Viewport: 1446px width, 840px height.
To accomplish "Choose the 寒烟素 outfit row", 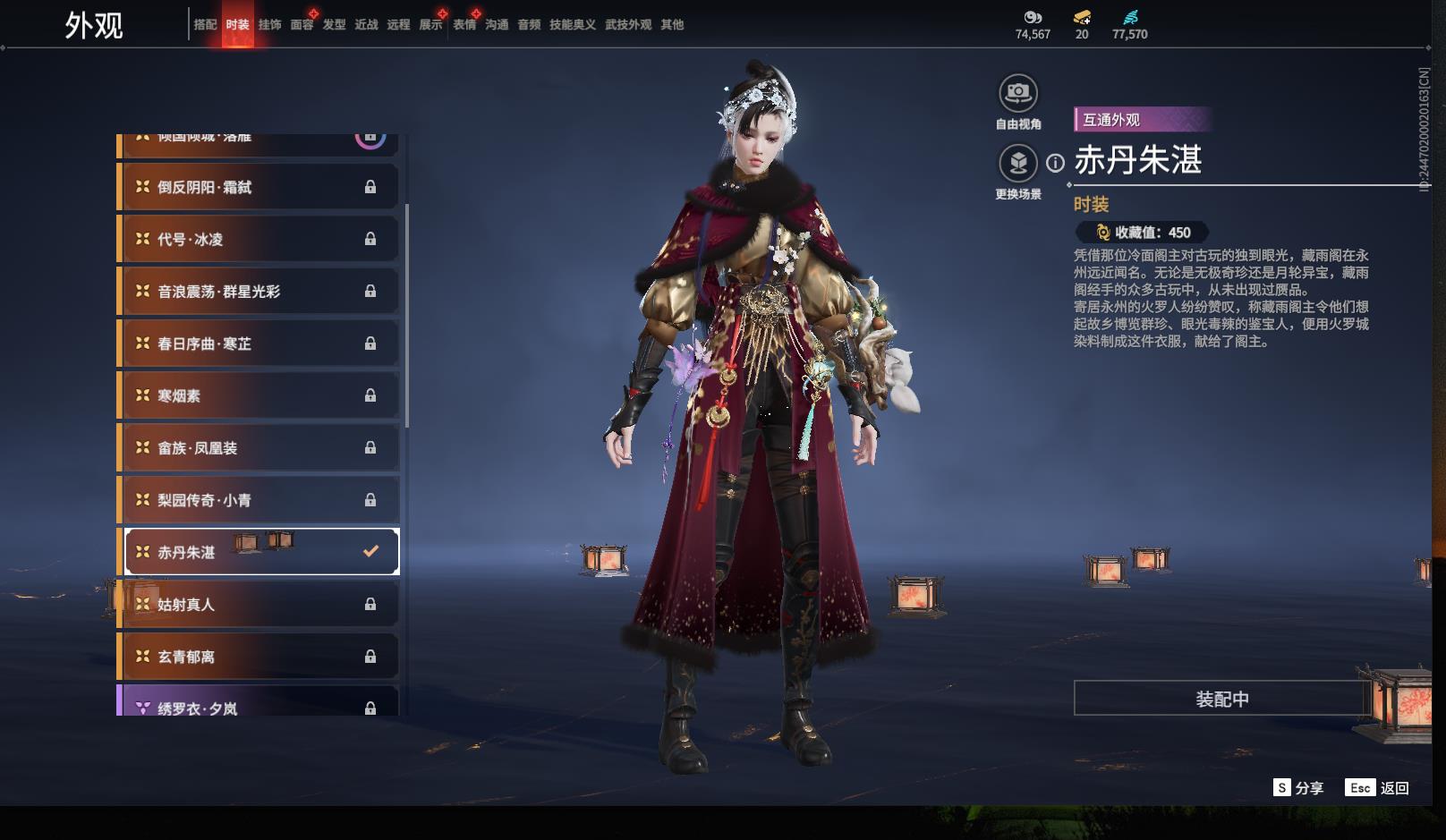I will [258, 395].
